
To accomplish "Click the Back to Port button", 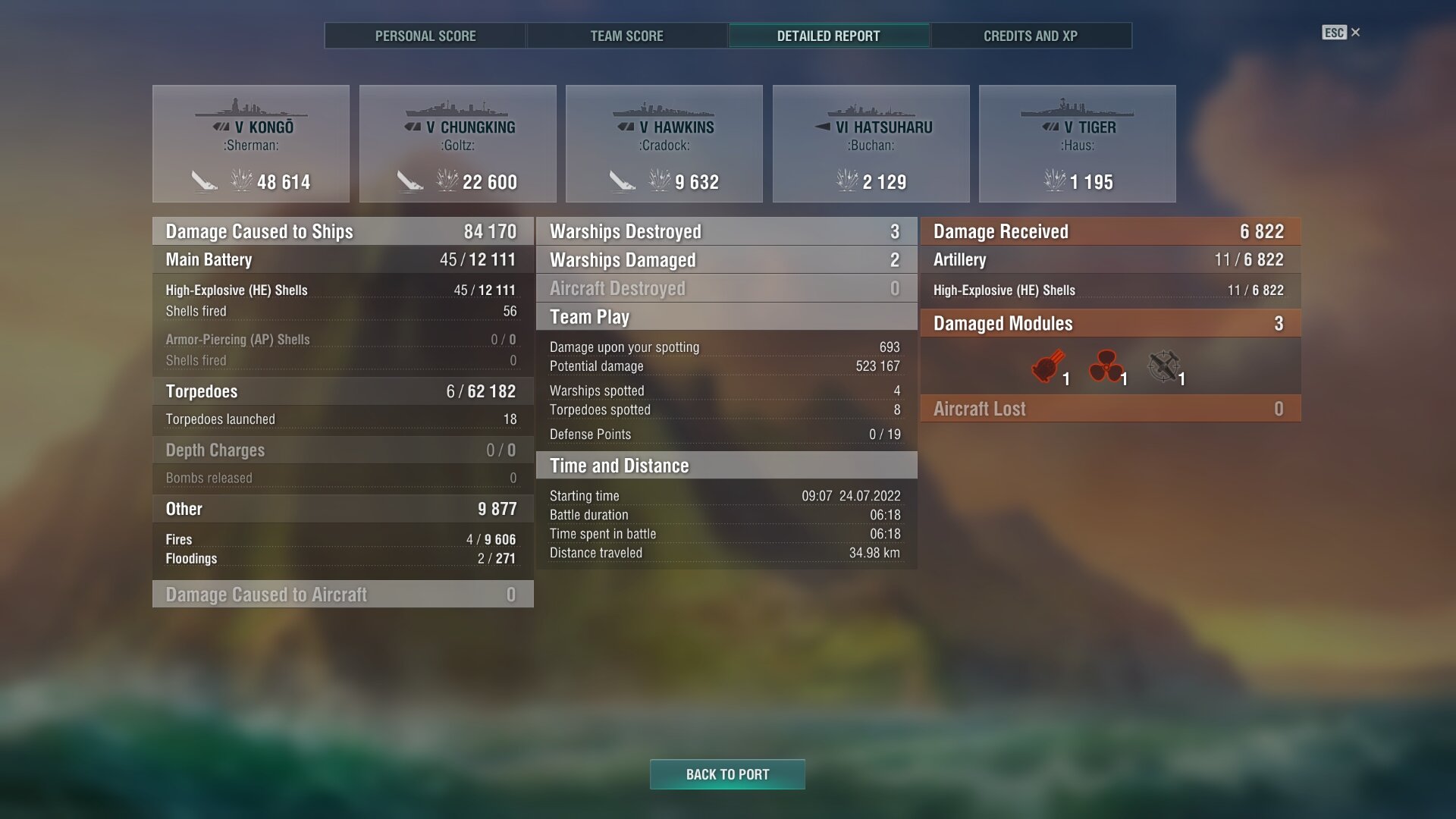I will [x=727, y=774].
